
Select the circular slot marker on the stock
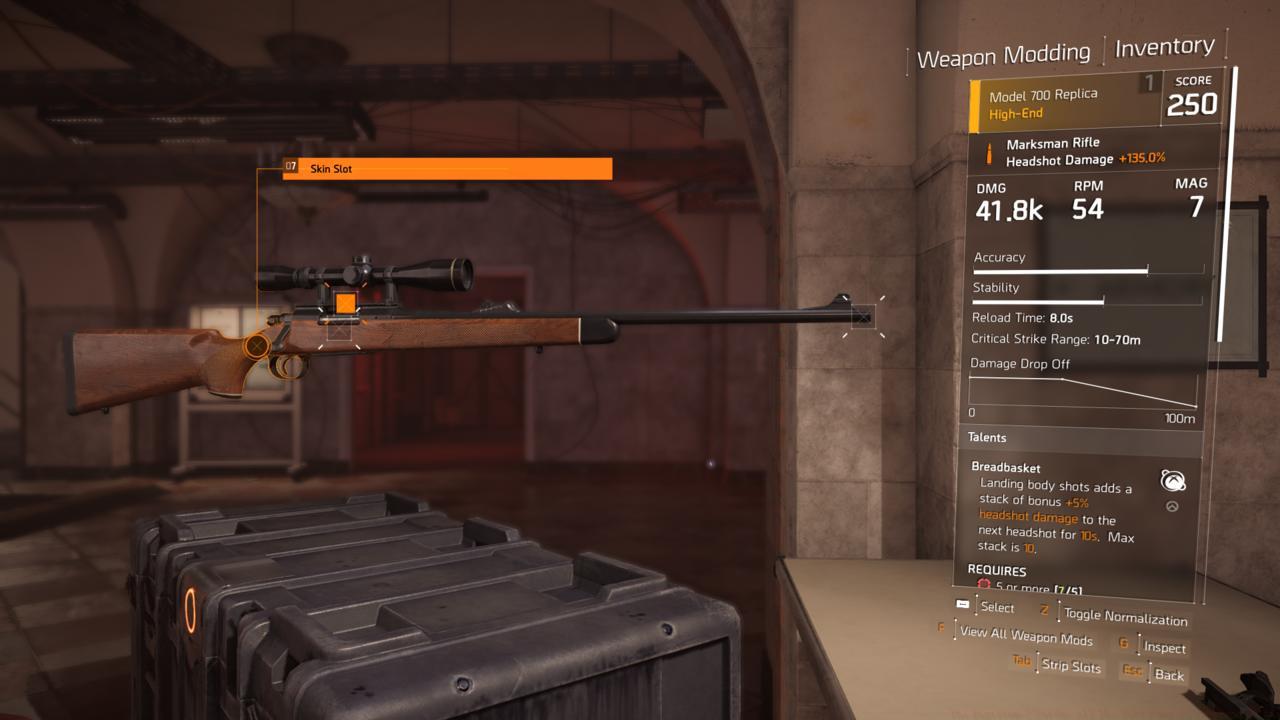click(257, 346)
